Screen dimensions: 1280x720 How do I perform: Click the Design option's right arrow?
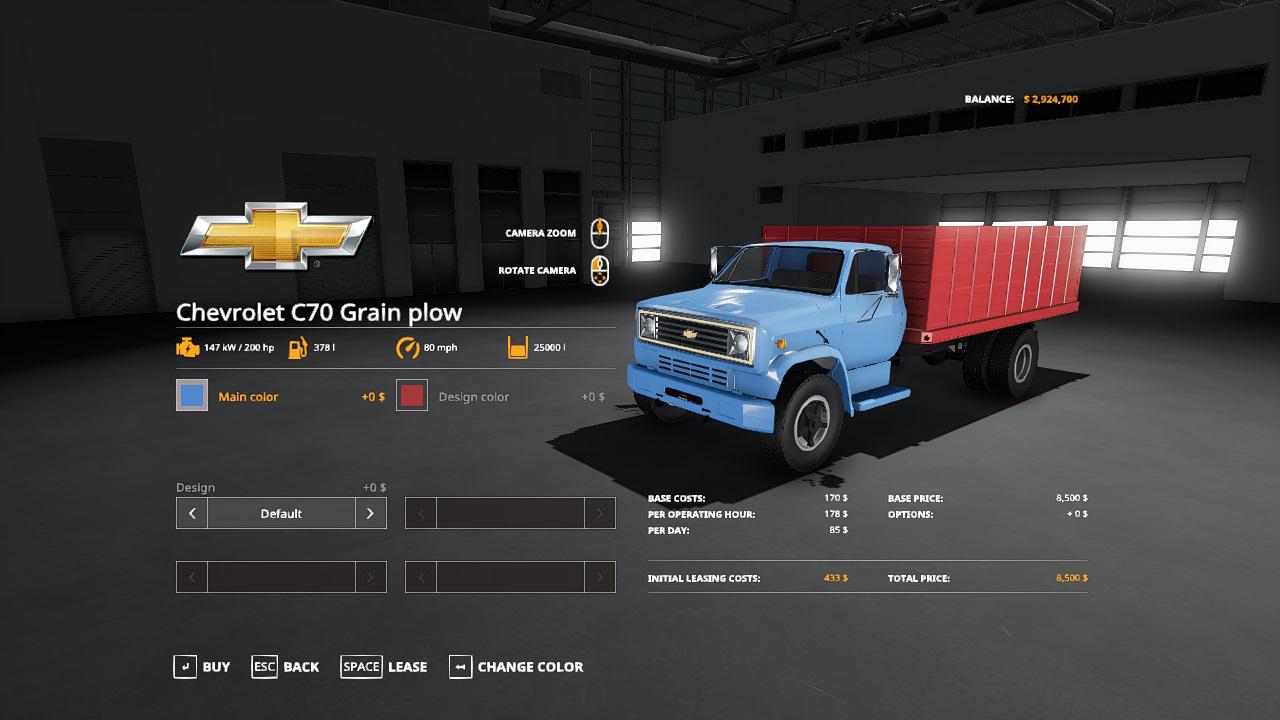pyautogui.click(x=370, y=514)
